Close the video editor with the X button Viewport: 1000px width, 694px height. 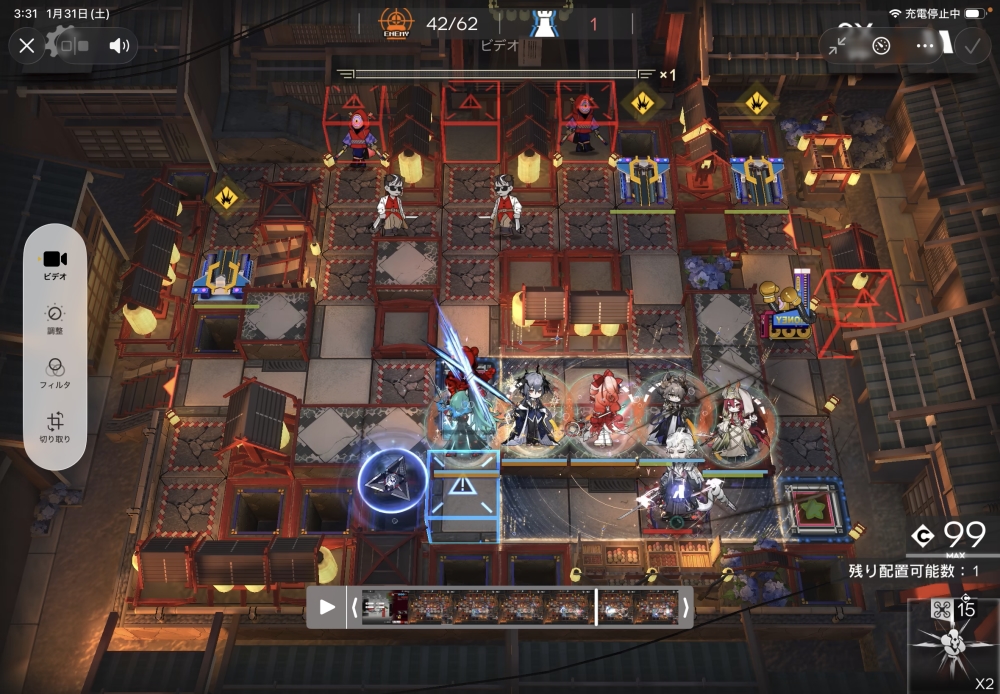[27, 45]
